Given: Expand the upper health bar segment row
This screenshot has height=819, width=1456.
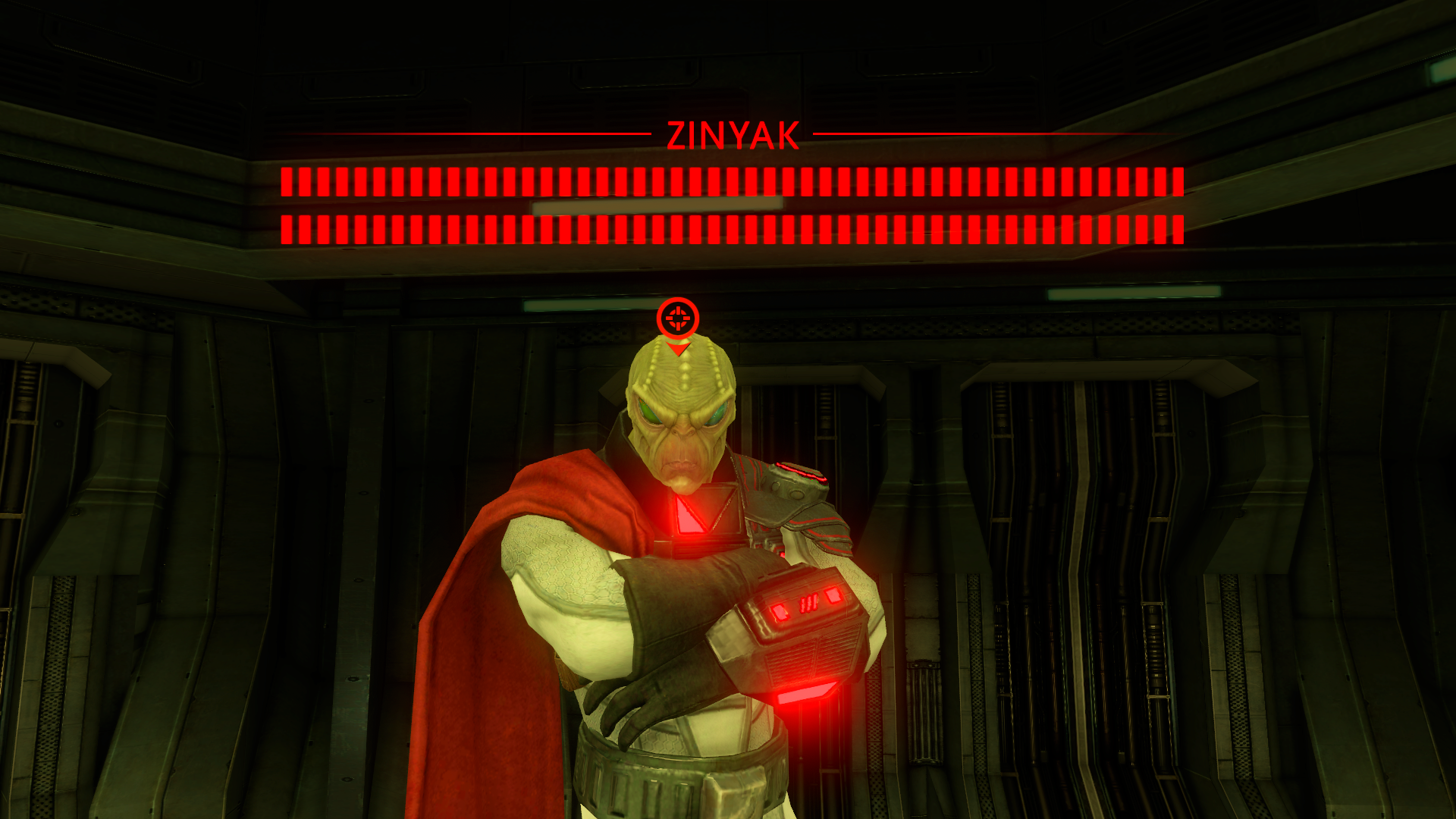Looking at the screenshot, I should 728,182.
